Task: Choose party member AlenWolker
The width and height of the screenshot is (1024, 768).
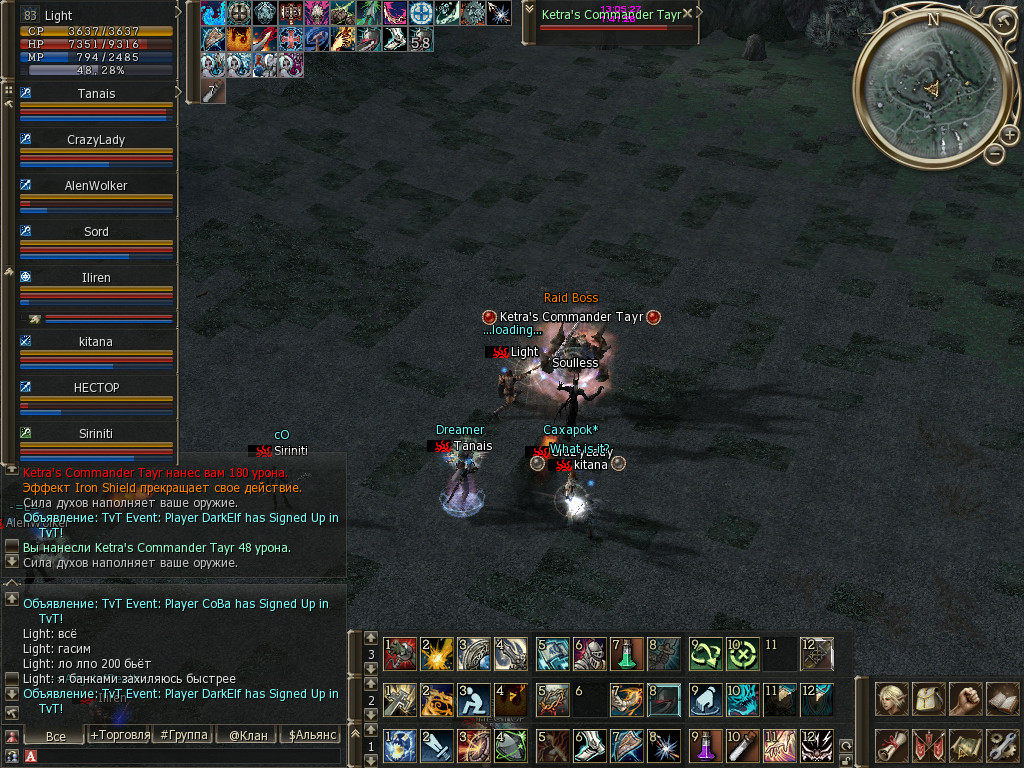Action: click(x=96, y=186)
